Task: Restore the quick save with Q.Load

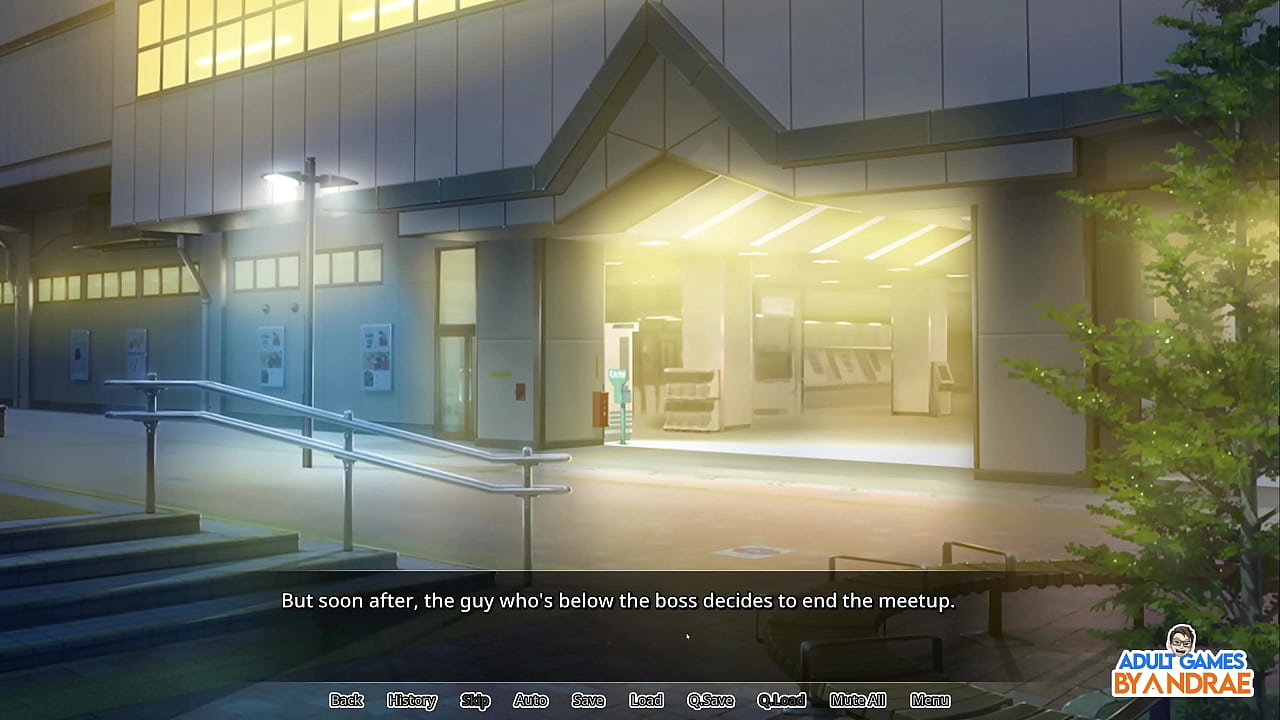Action: [x=782, y=700]
